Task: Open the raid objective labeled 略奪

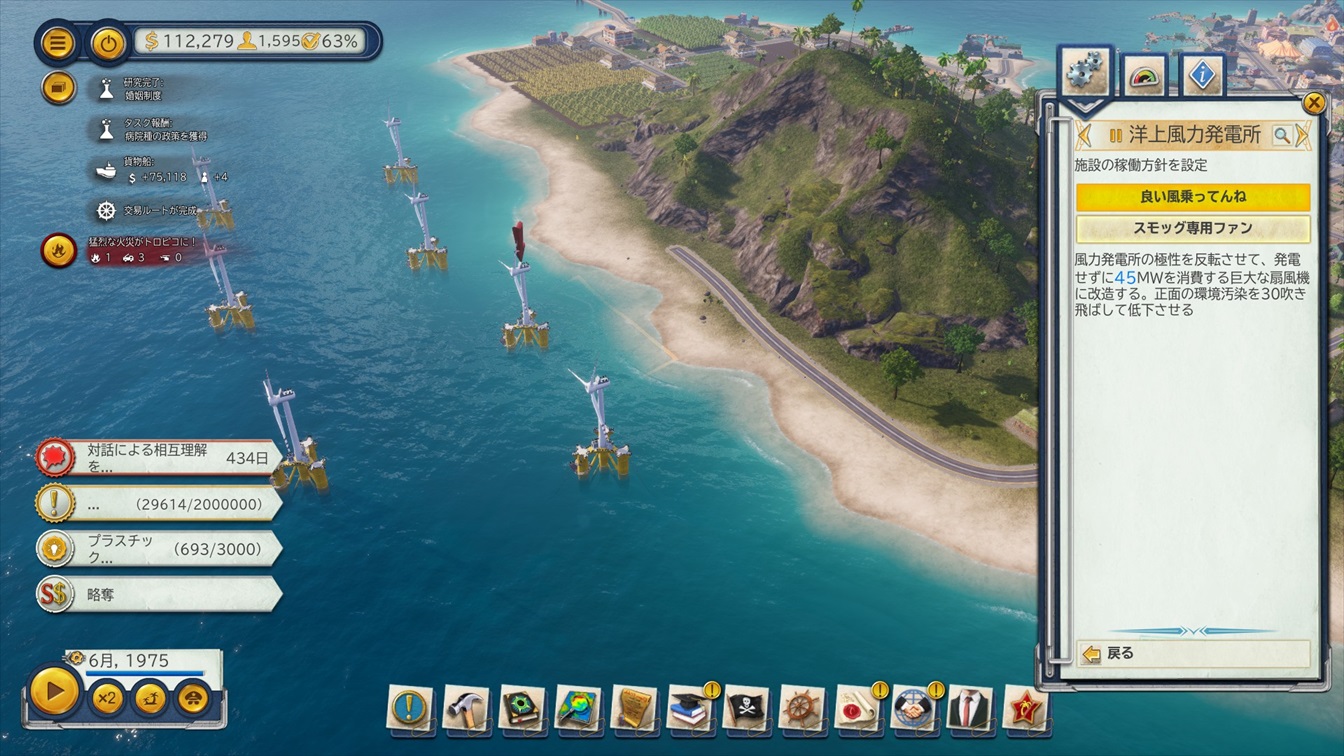Action: pos(158,594)
